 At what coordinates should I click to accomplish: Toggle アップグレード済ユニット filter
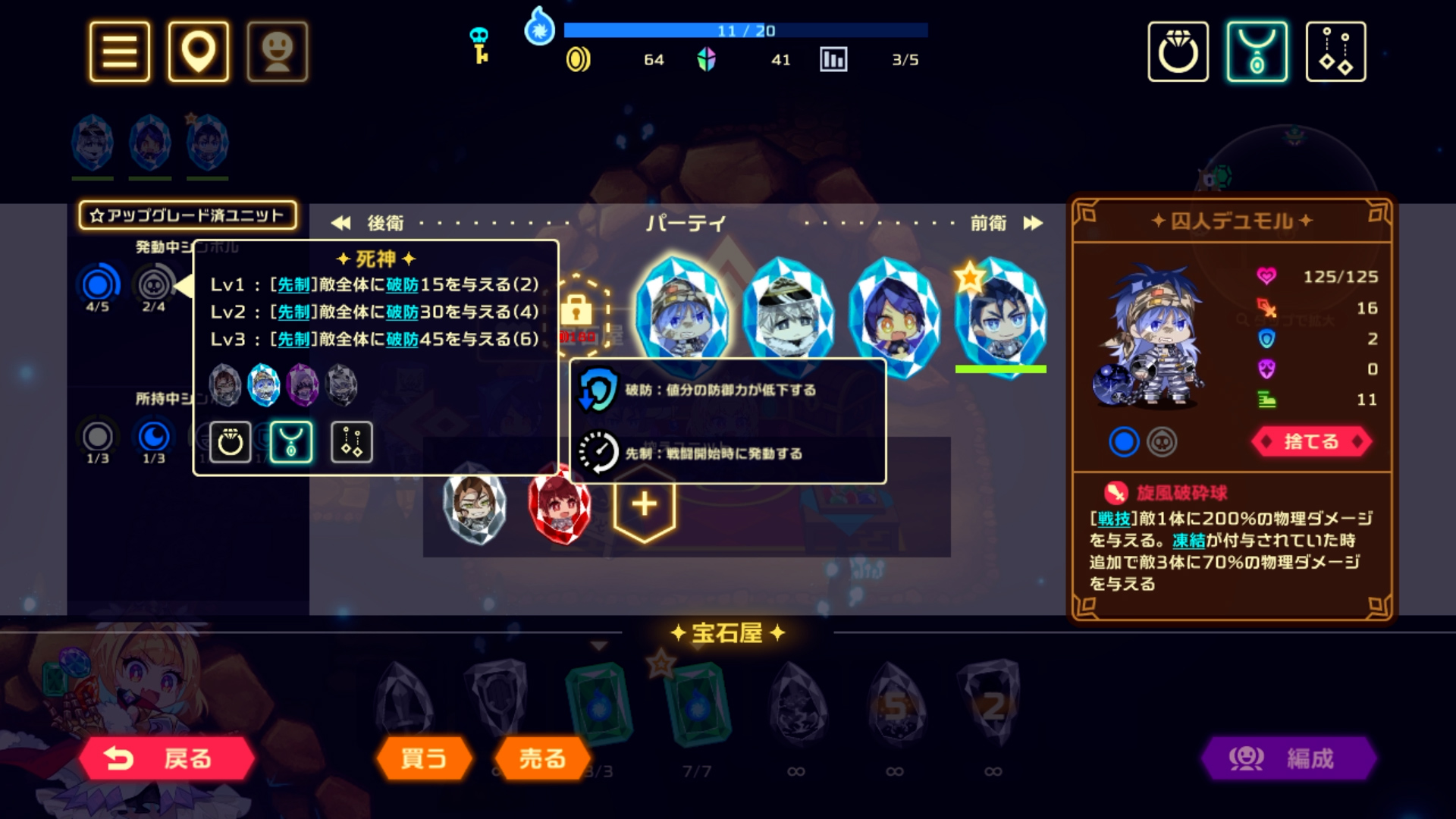coord(187,215)
